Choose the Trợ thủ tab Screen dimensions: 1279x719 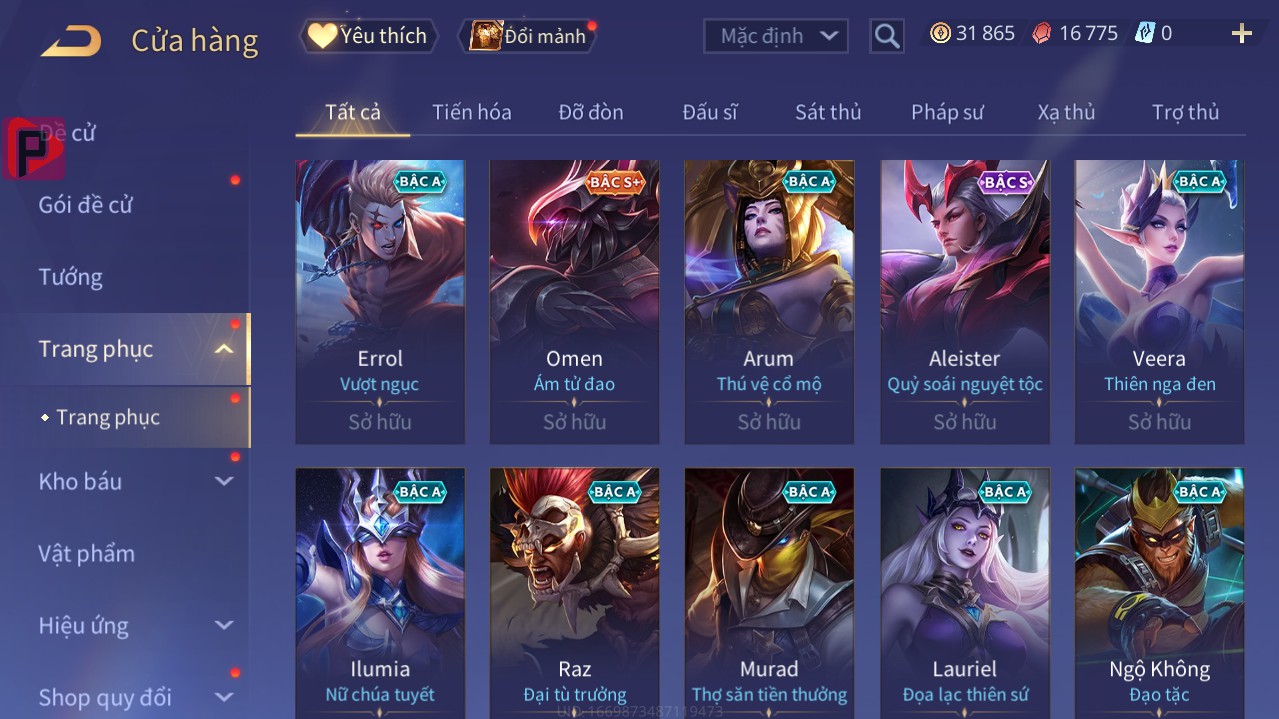(x=1185, y=112)
